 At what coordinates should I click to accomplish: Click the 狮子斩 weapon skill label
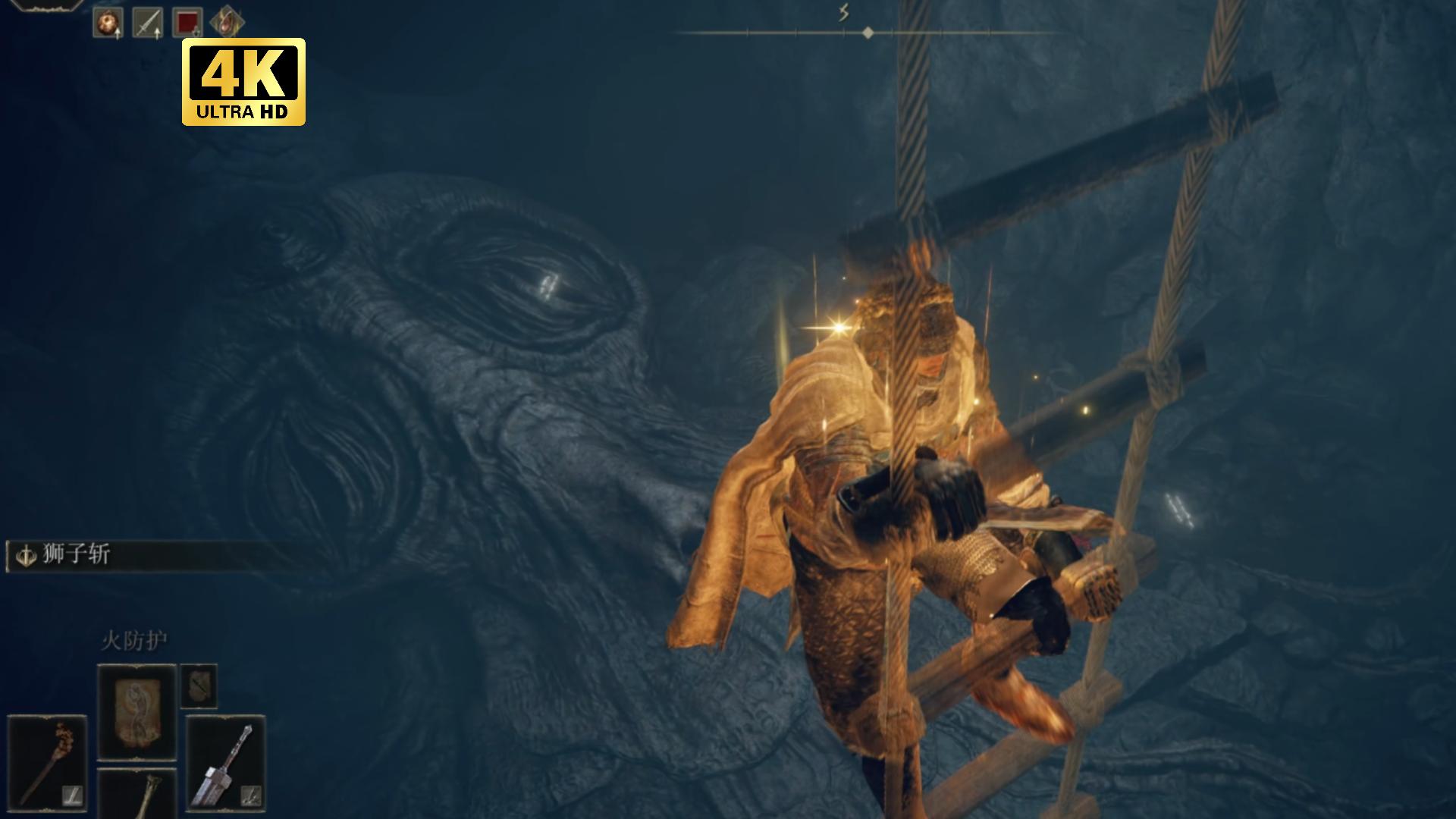click(76, 555)
